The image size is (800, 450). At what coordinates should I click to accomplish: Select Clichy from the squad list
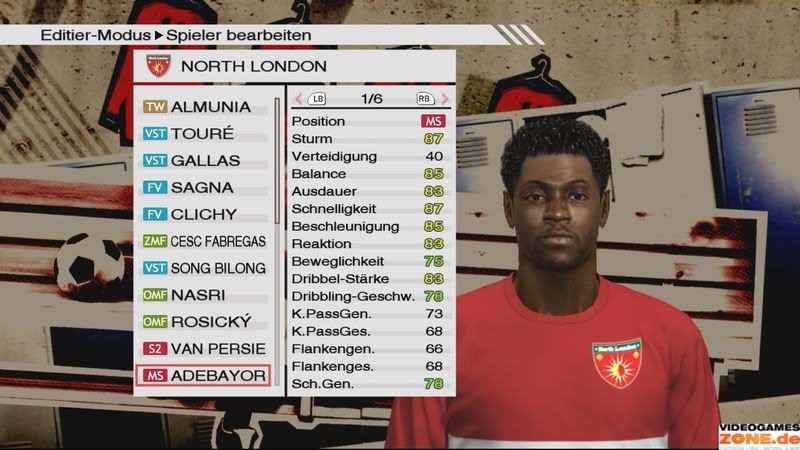(205, 214)
